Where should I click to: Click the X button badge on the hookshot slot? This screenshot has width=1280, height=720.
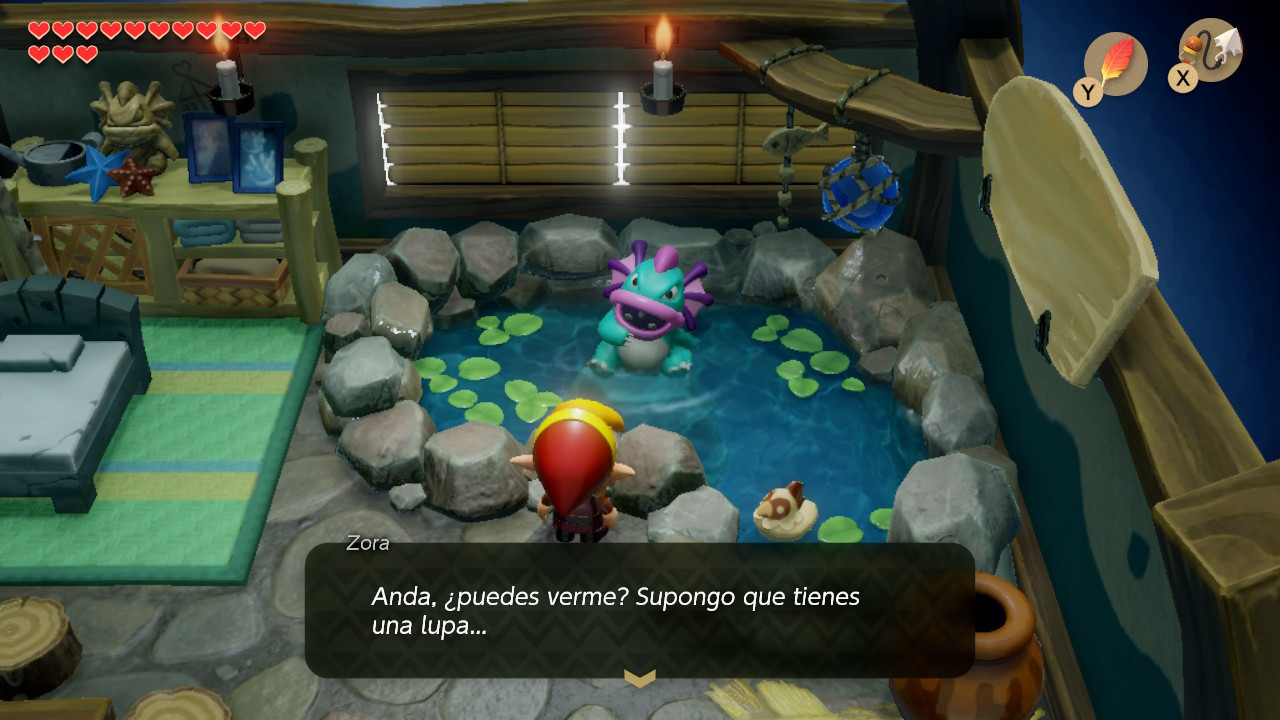pos(1181,79)
